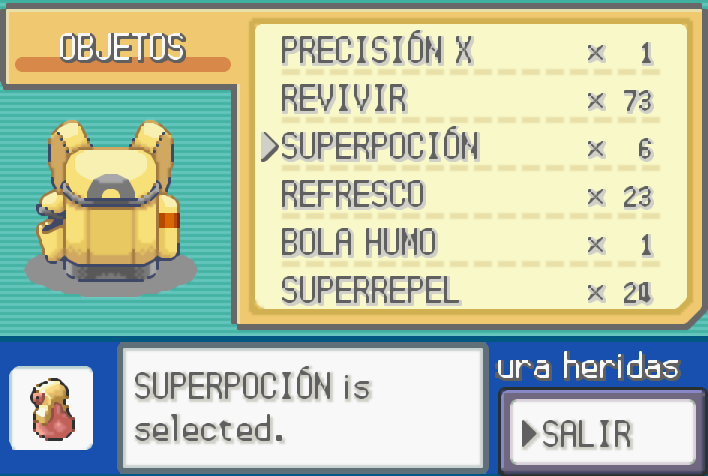Select the SUPERREPEL row

point(370,291)
